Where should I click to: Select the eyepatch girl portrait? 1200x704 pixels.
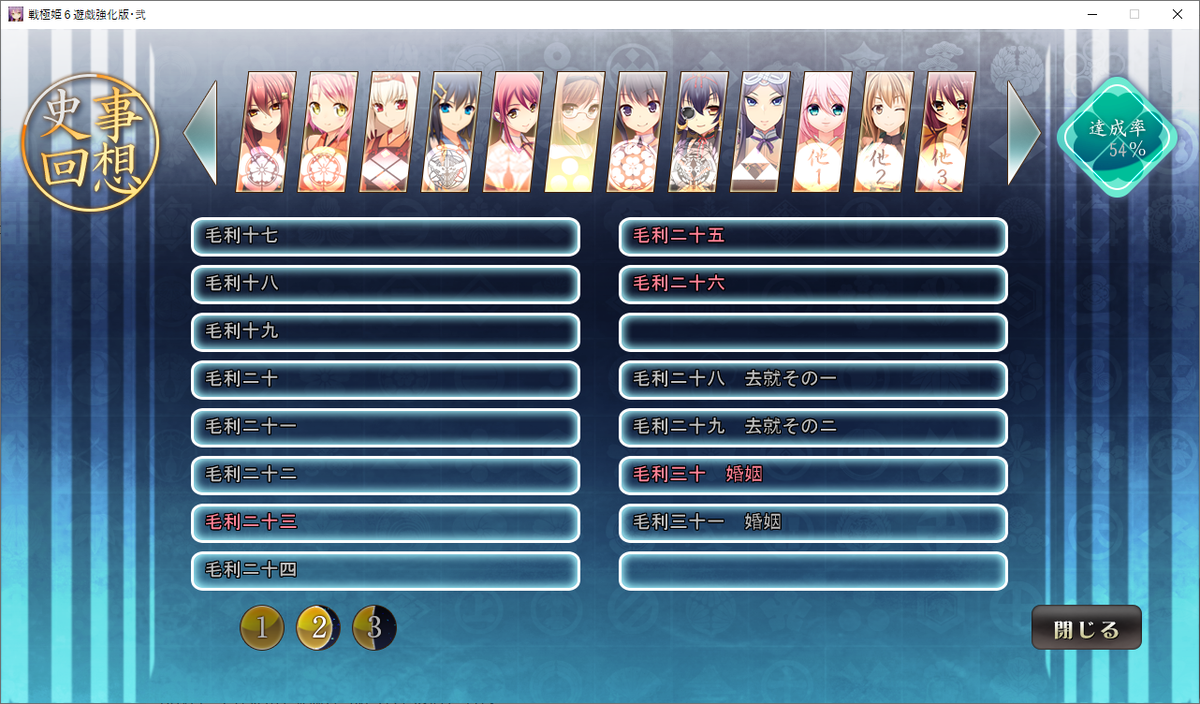(x=698, y=132)
